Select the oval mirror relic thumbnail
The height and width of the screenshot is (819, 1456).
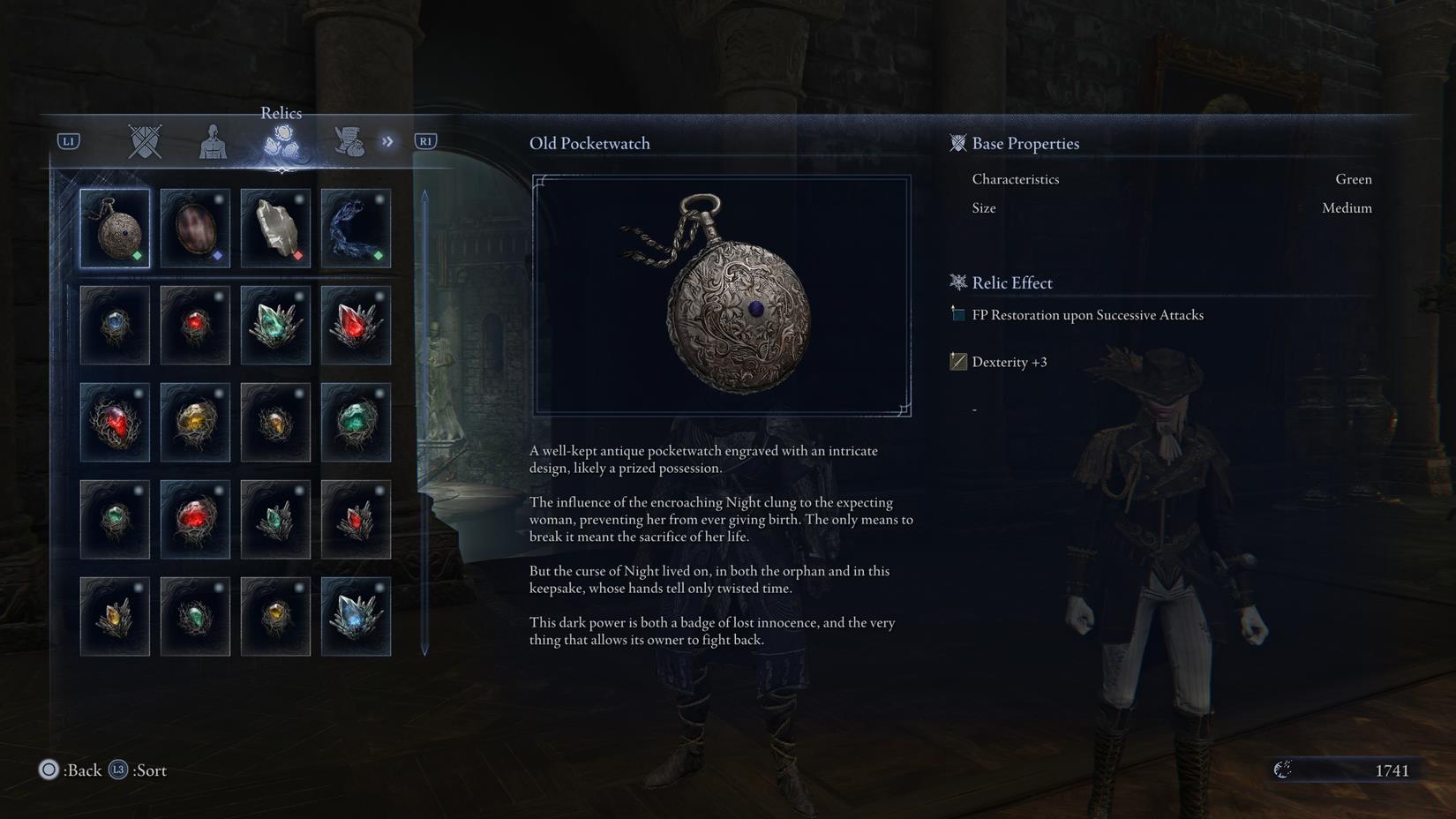point(195,228)
